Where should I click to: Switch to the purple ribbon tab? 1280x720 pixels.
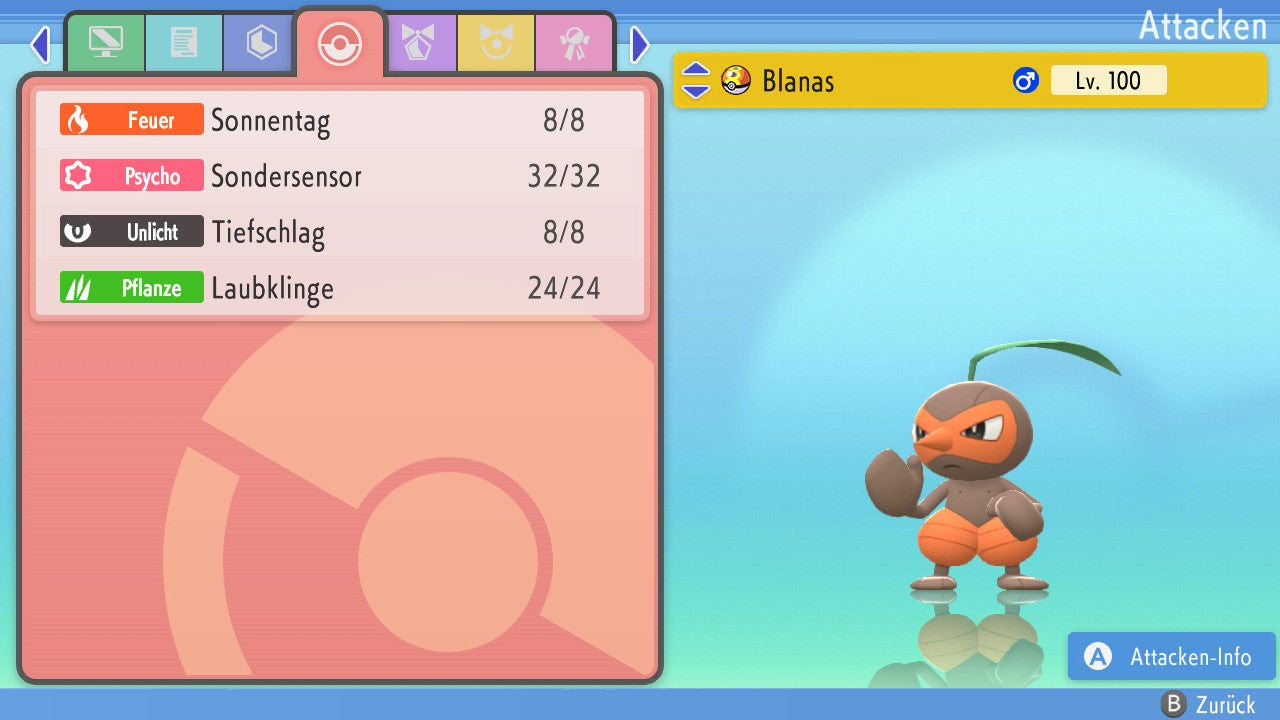tap(419, 43)
